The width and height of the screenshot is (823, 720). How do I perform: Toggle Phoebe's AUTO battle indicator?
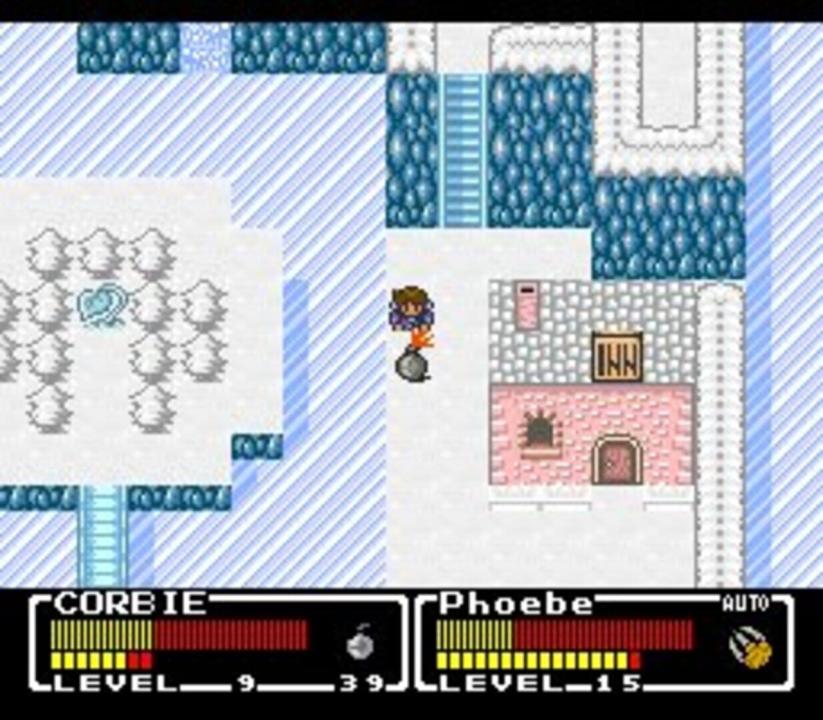click(745, 604)
